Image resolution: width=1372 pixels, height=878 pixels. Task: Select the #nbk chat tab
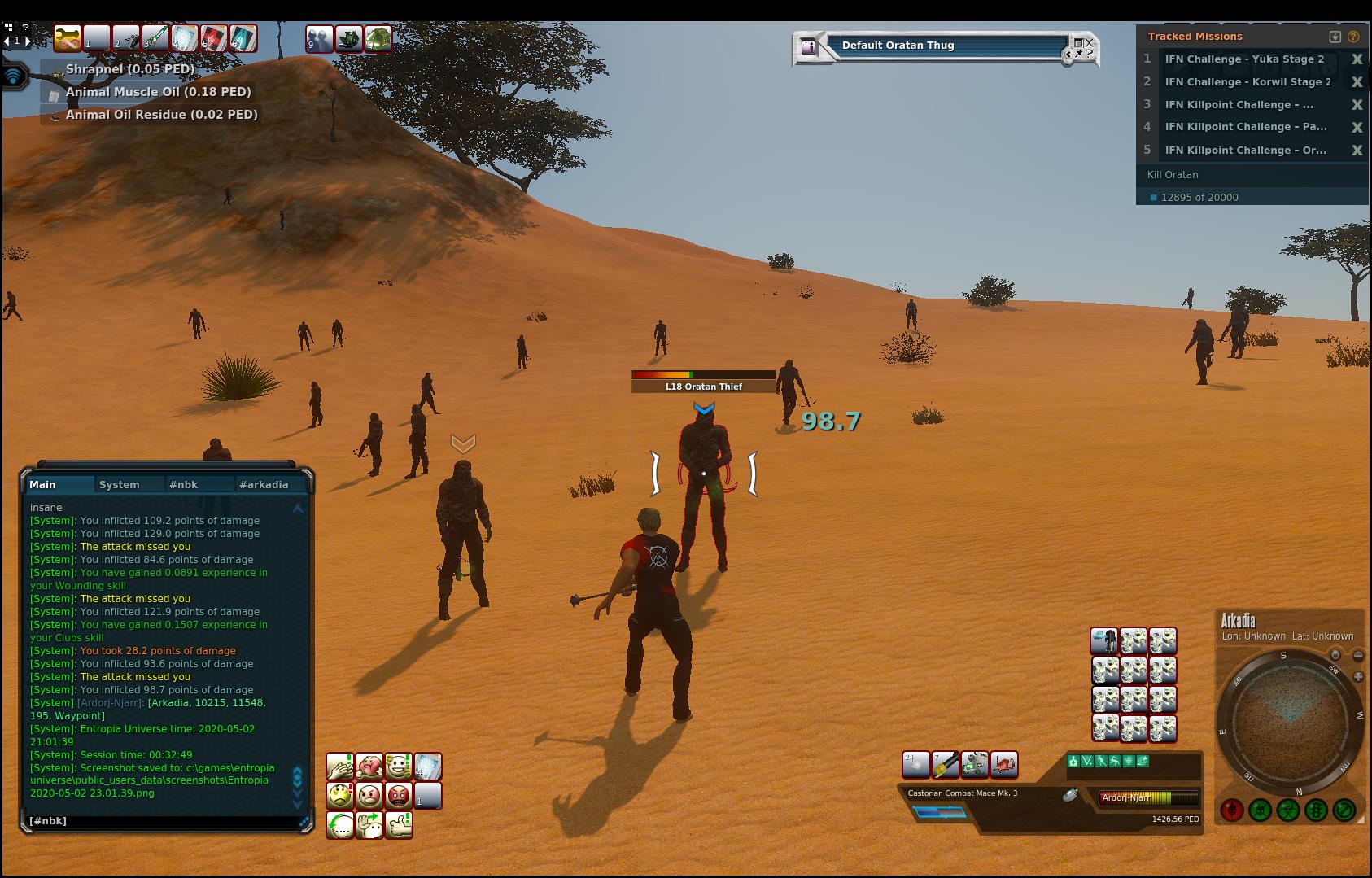pyautogui.click(x=184, y=484)
